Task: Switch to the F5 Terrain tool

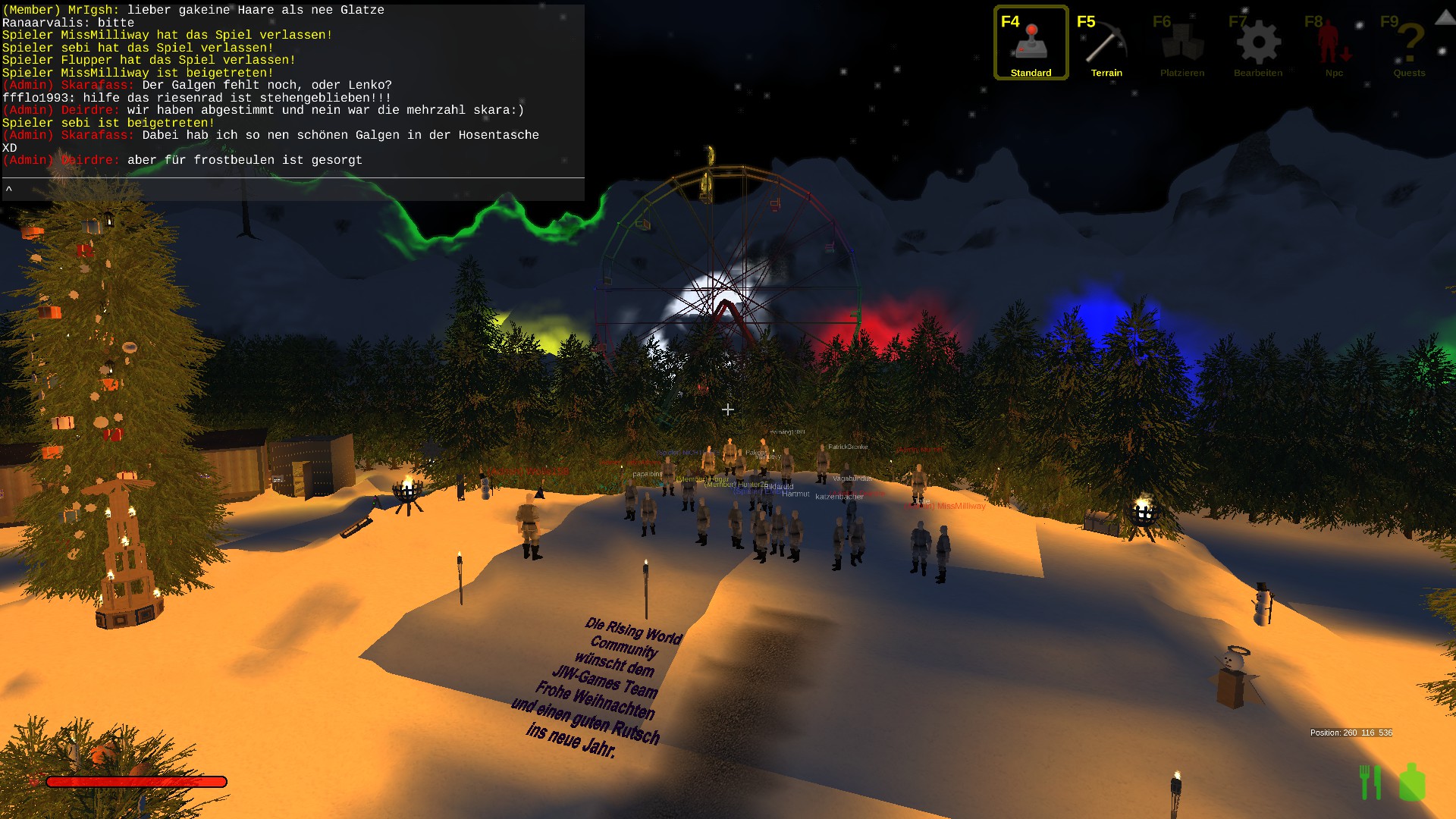Action: tap(1106, 43)
